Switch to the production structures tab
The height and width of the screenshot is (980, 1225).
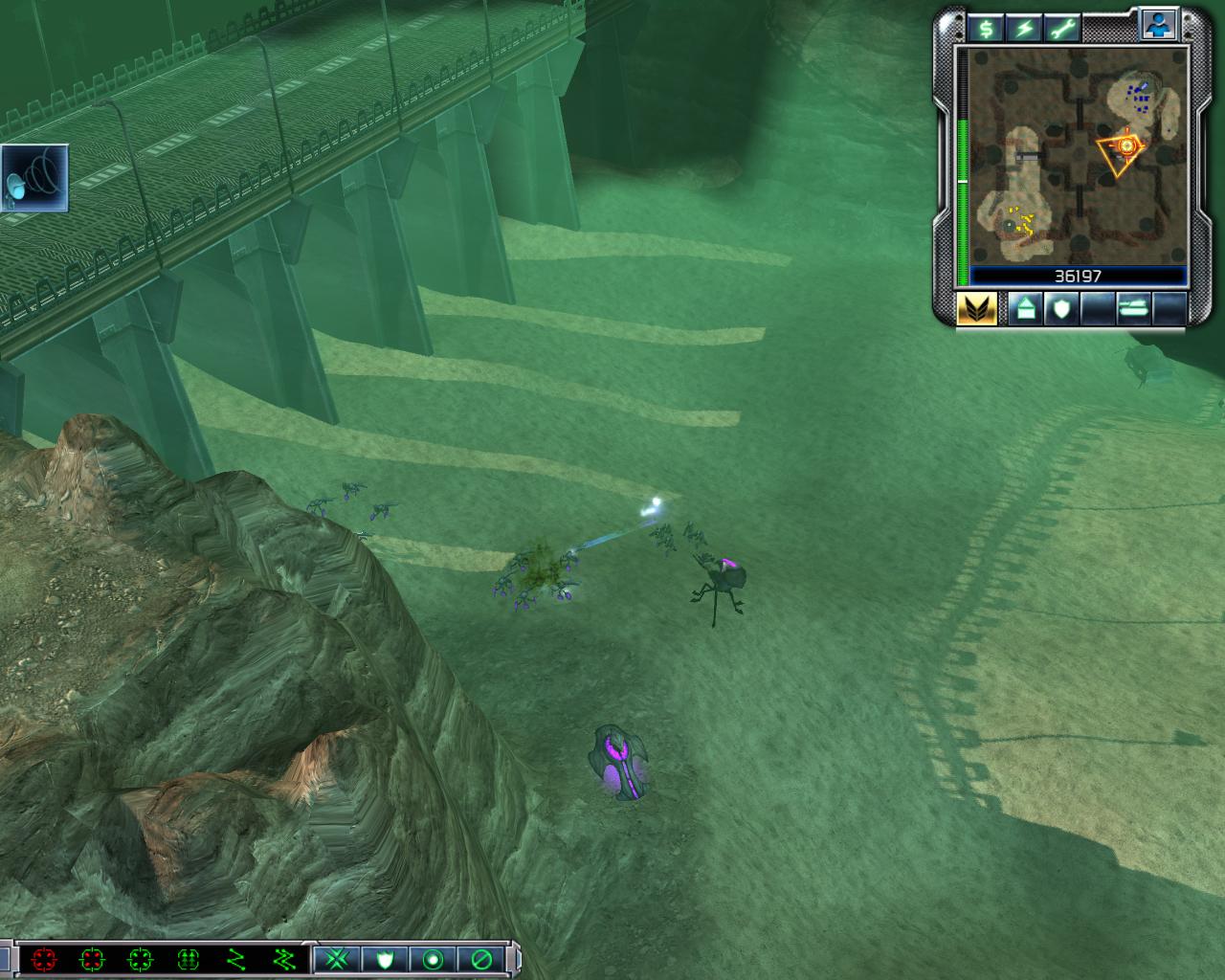point(1025,308)
